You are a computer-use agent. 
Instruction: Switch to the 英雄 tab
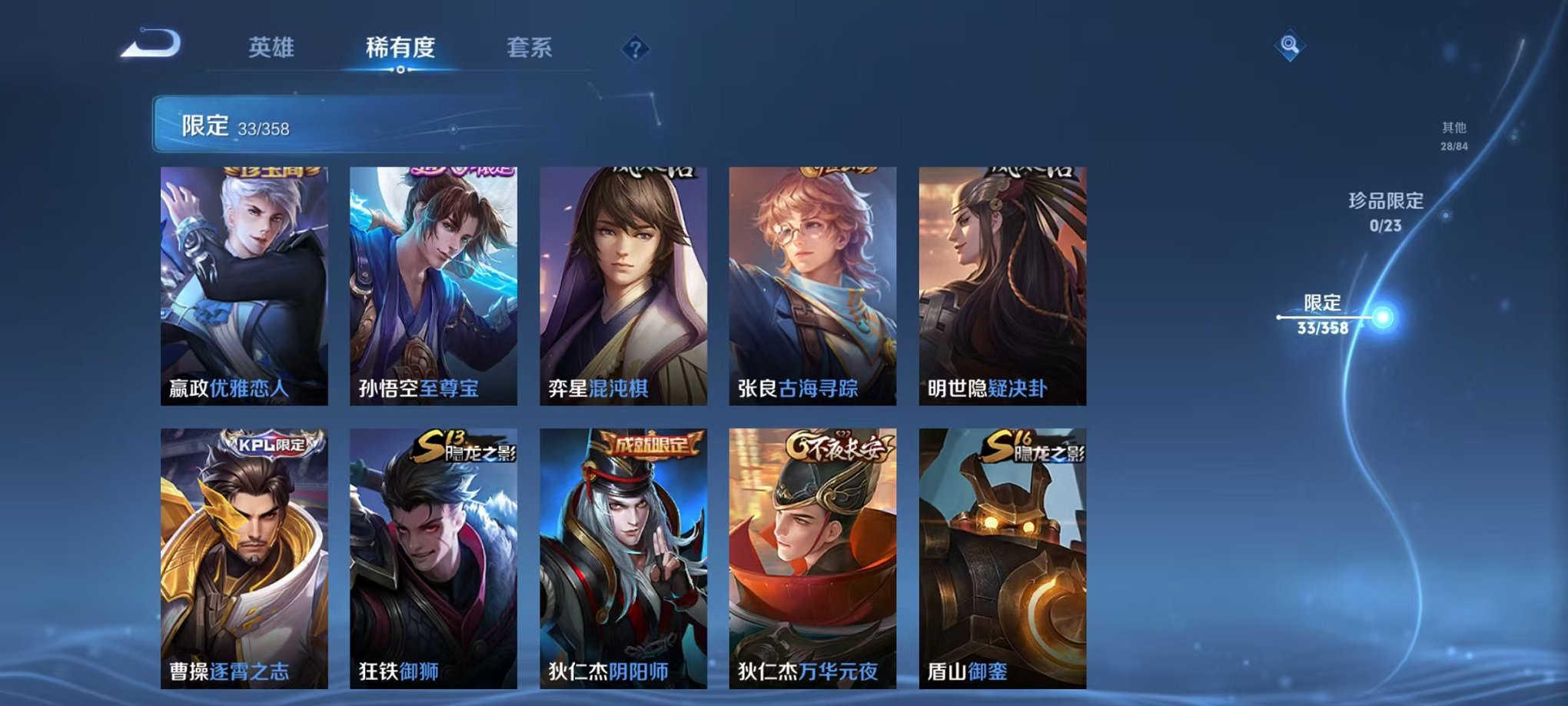click(271, 48)
